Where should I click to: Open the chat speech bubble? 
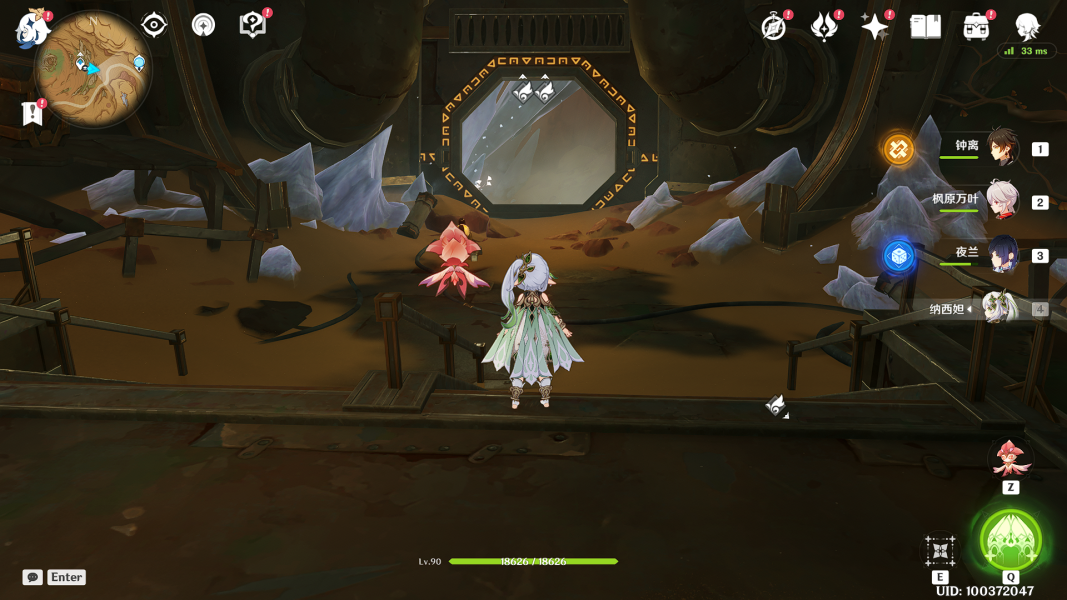tap(33, 577)
